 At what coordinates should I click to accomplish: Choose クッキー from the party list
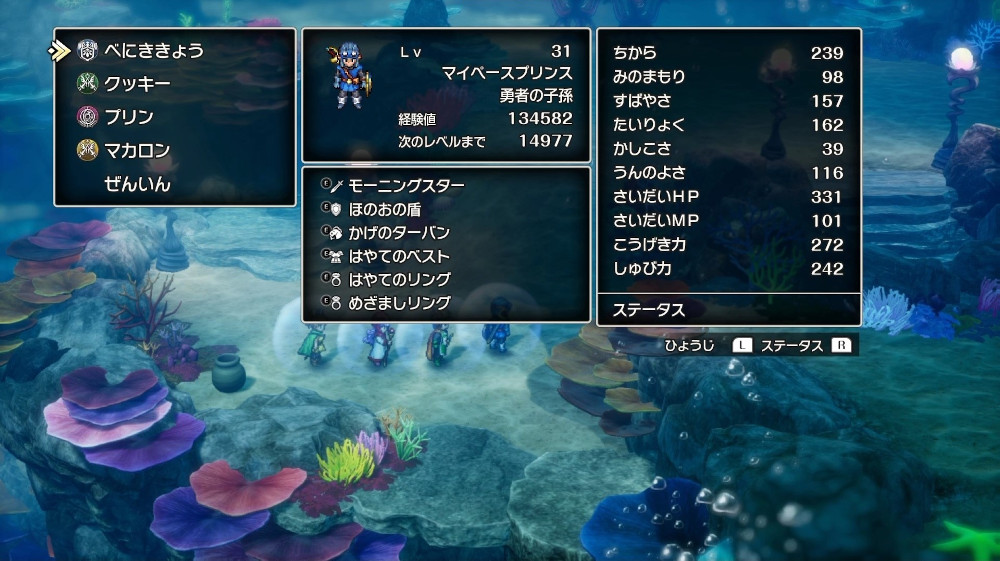tap(137, 84)
